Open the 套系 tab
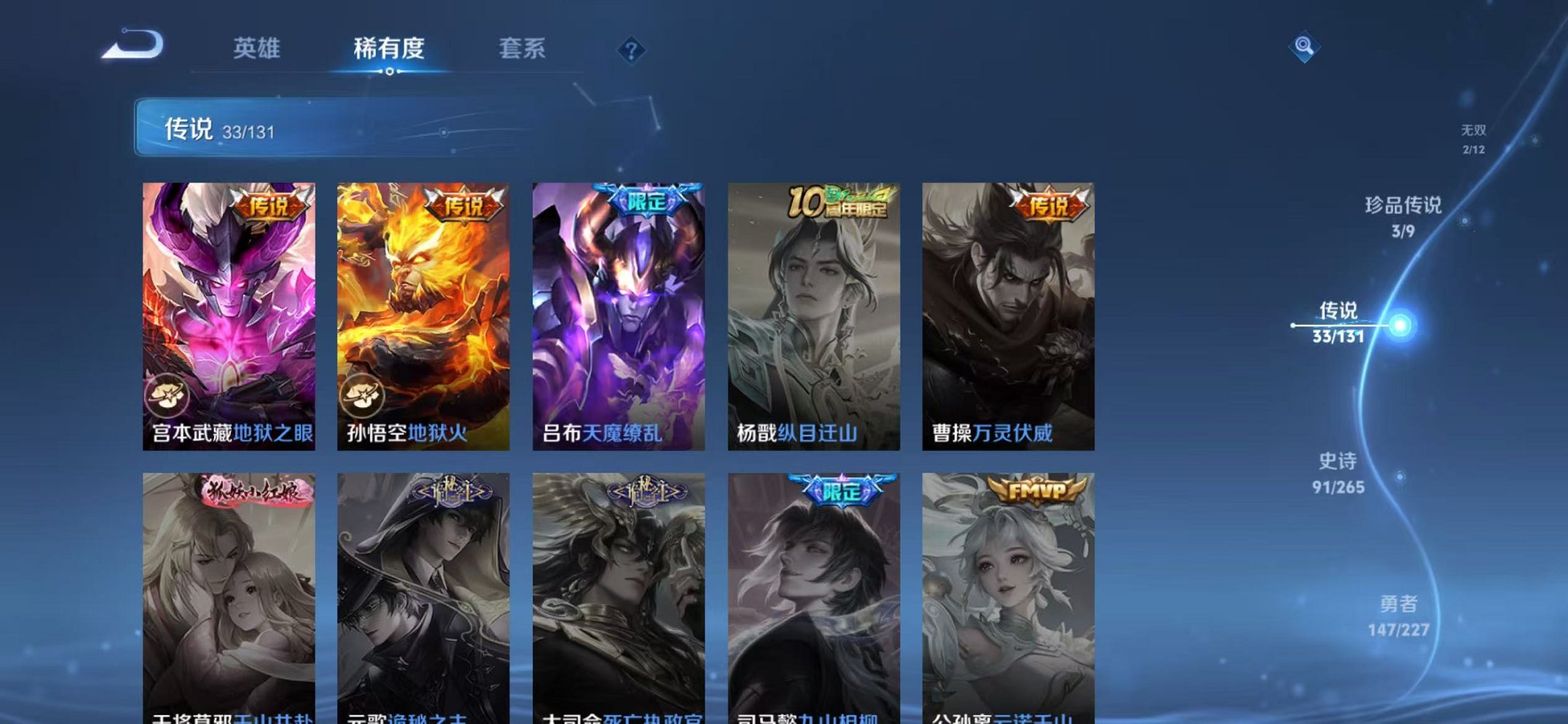 (523, 48)
